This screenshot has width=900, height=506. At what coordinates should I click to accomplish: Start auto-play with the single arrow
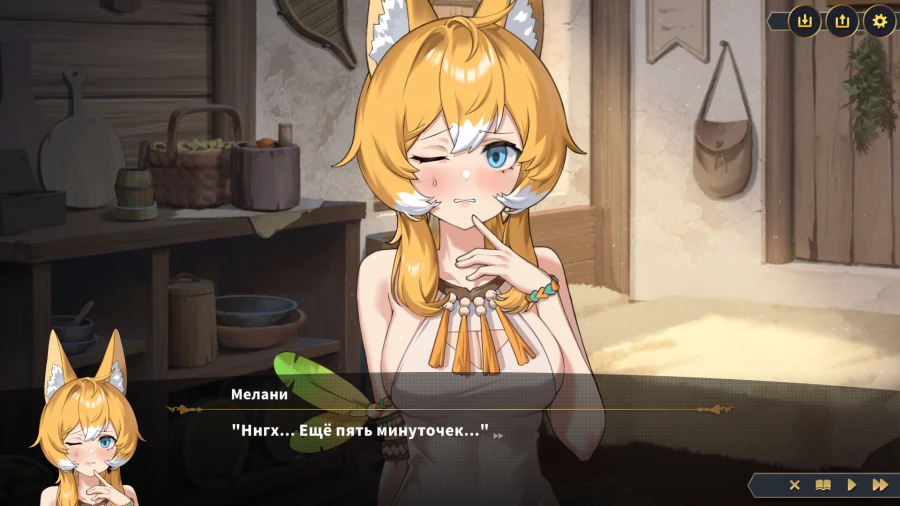852,485
